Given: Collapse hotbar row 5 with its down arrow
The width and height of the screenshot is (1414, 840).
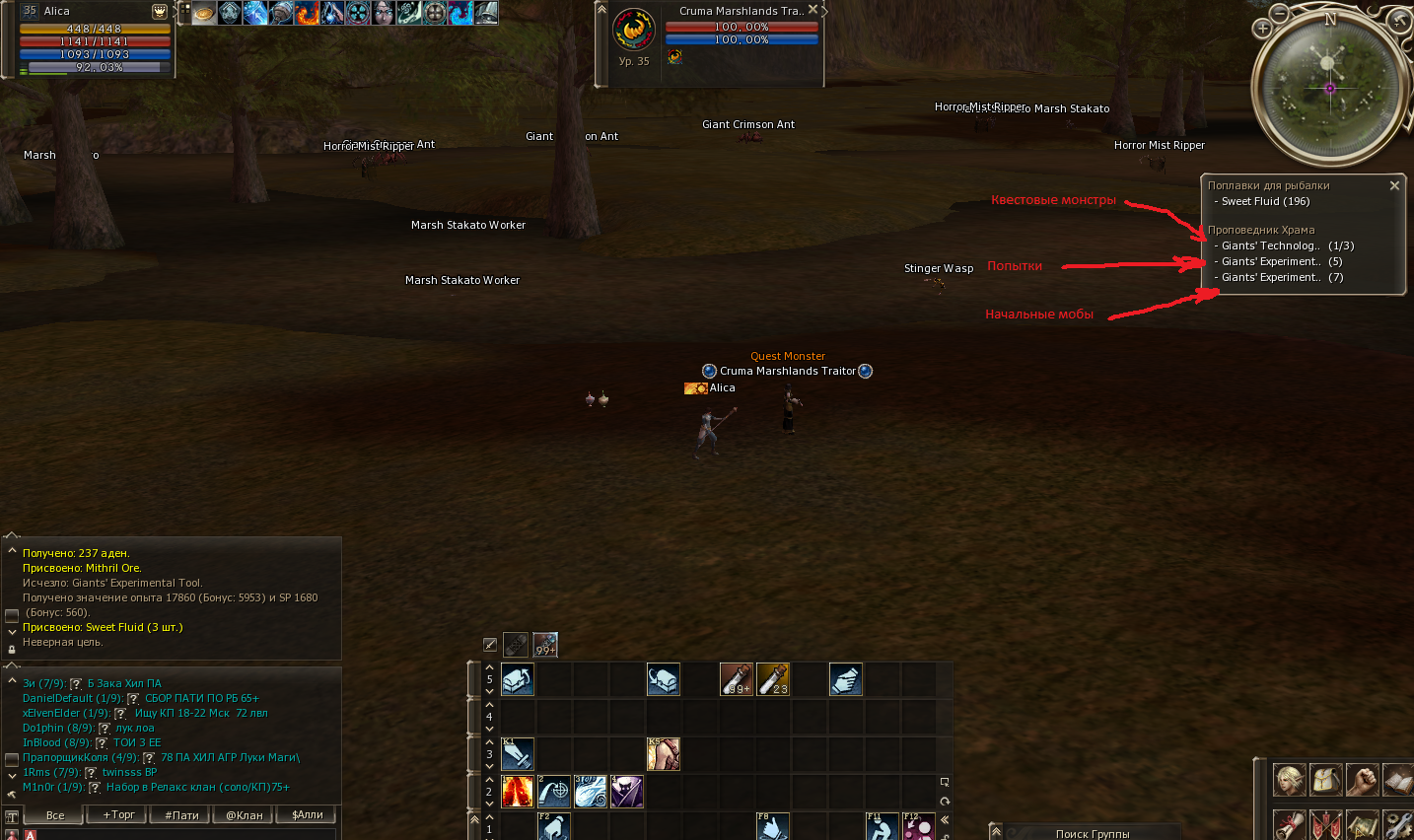Looking at the screenshot, I should click(x=488, y=691).
